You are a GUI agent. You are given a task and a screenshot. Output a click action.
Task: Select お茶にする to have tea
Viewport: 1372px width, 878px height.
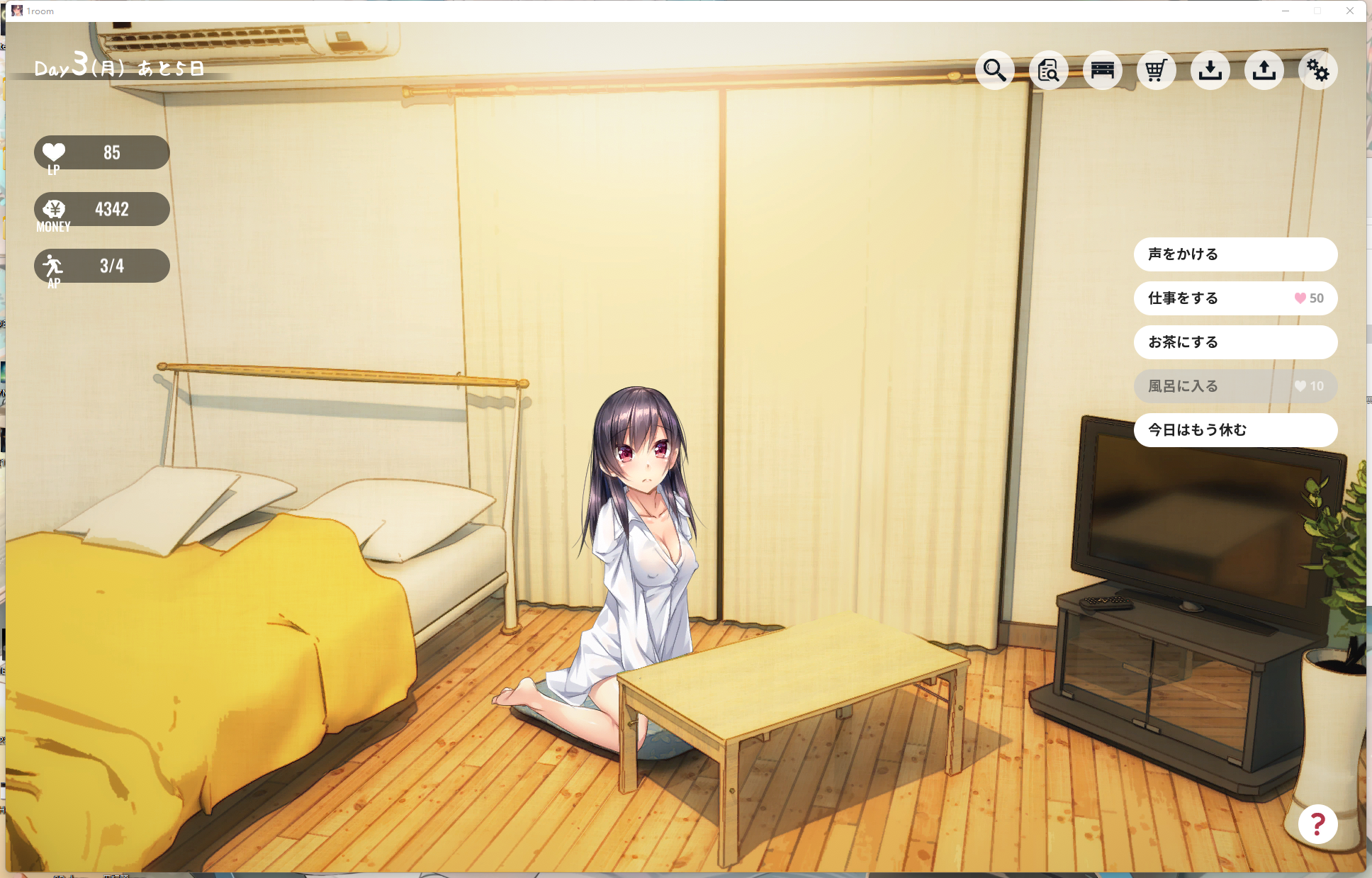point(1236,342)
